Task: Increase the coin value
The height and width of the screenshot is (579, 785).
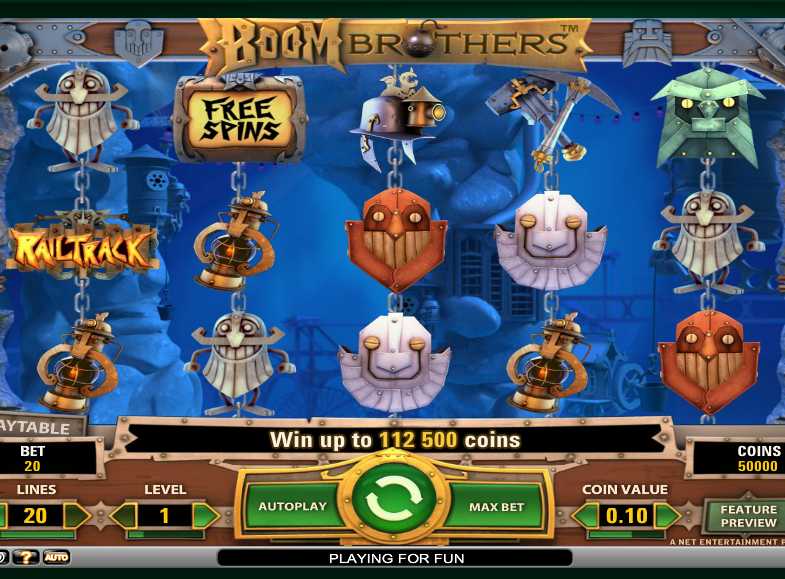Action: pos(667,516)
